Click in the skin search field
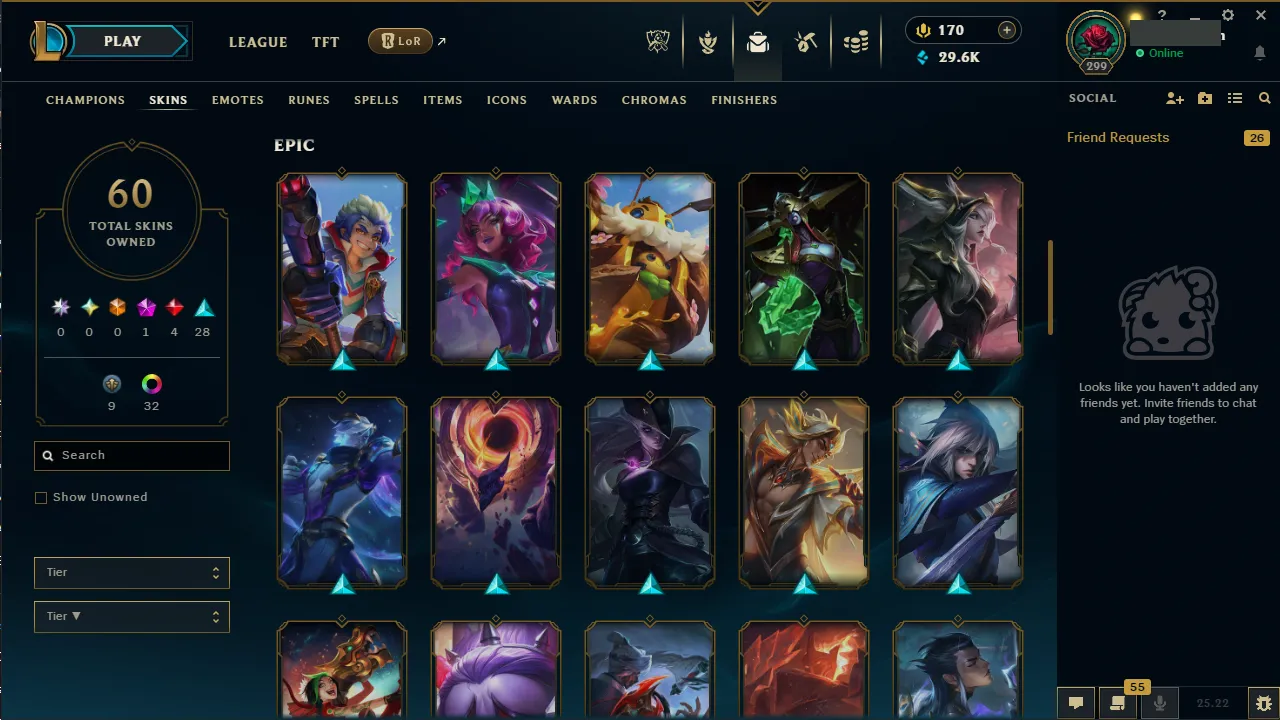The height and width of the screenshot is (720, 1280). tap(131, 455)
